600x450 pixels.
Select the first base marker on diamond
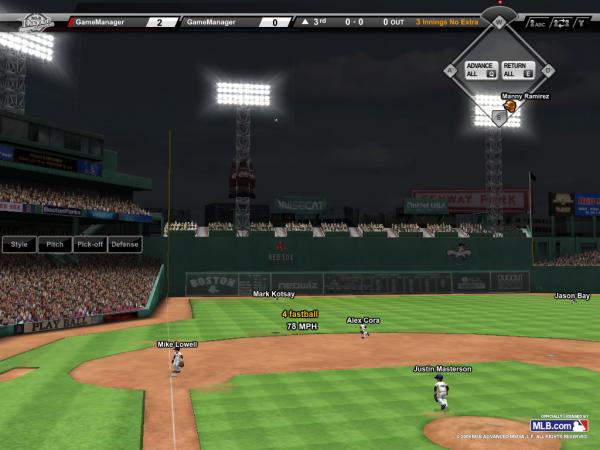pos(547,70)
